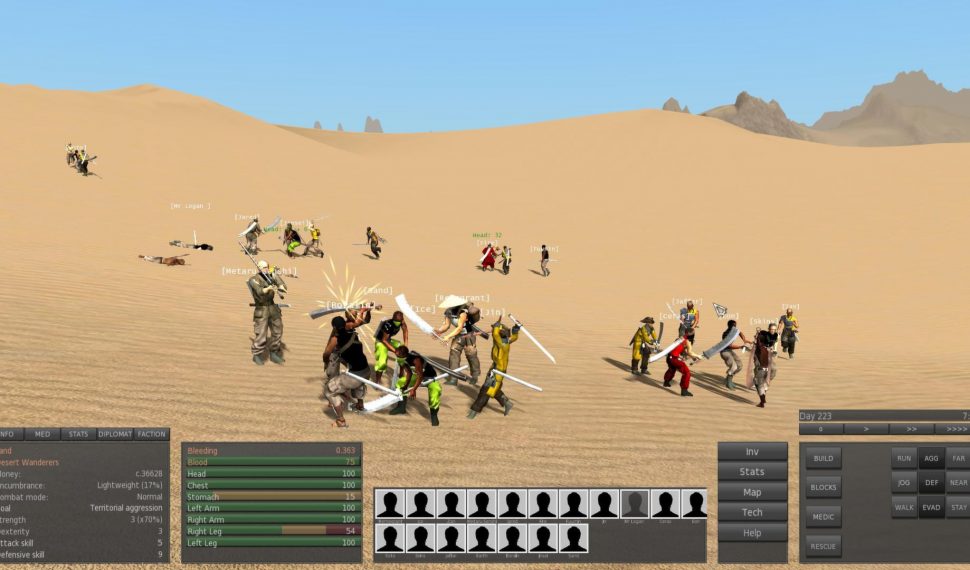Screen dimensions: 970x570
Task: Open the Tech menu
Action: 752,512
